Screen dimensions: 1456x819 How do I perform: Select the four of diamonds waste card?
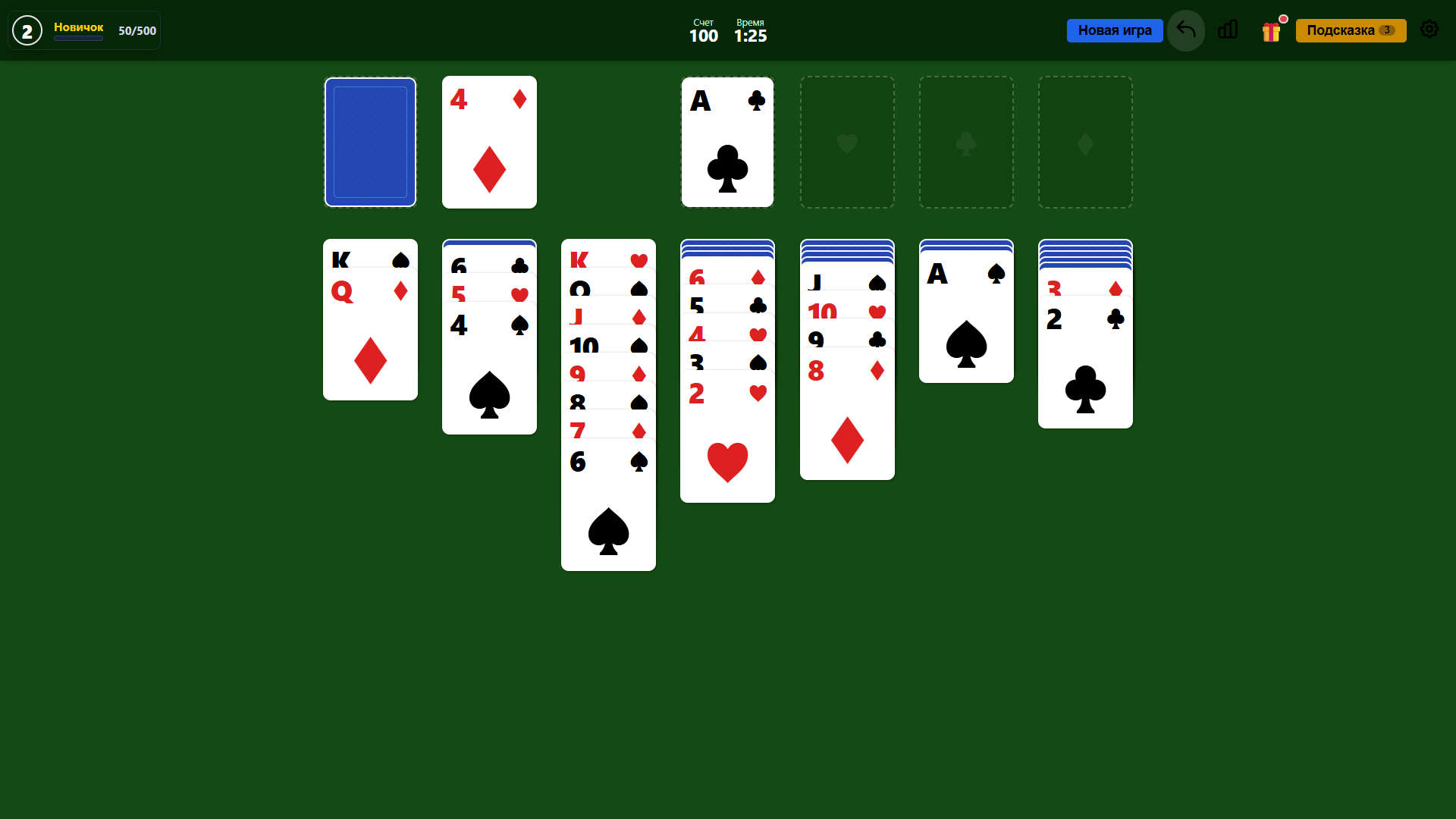[489, 142]
